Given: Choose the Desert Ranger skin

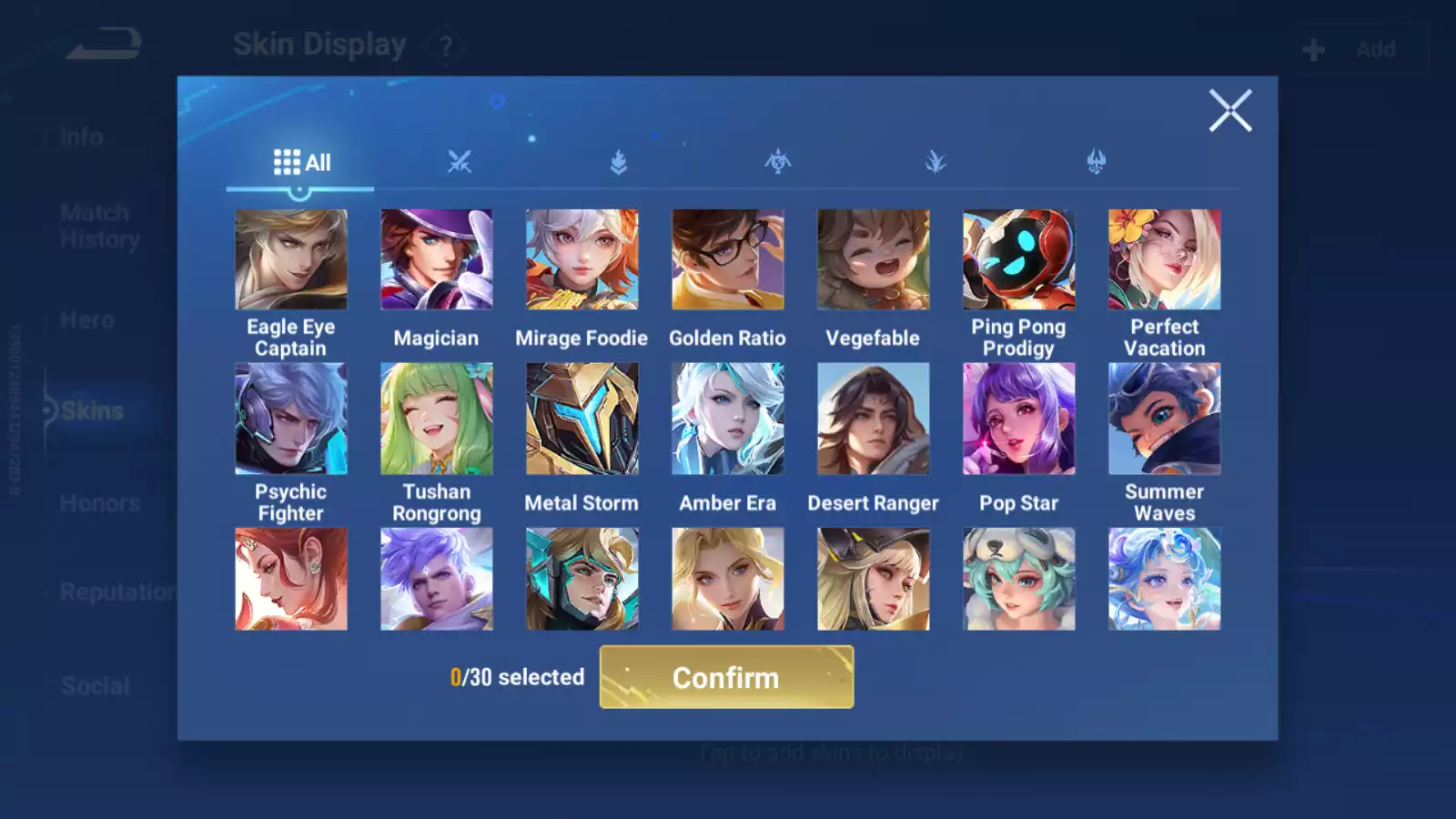Looking at the screenshot, I should coord(874,420).
